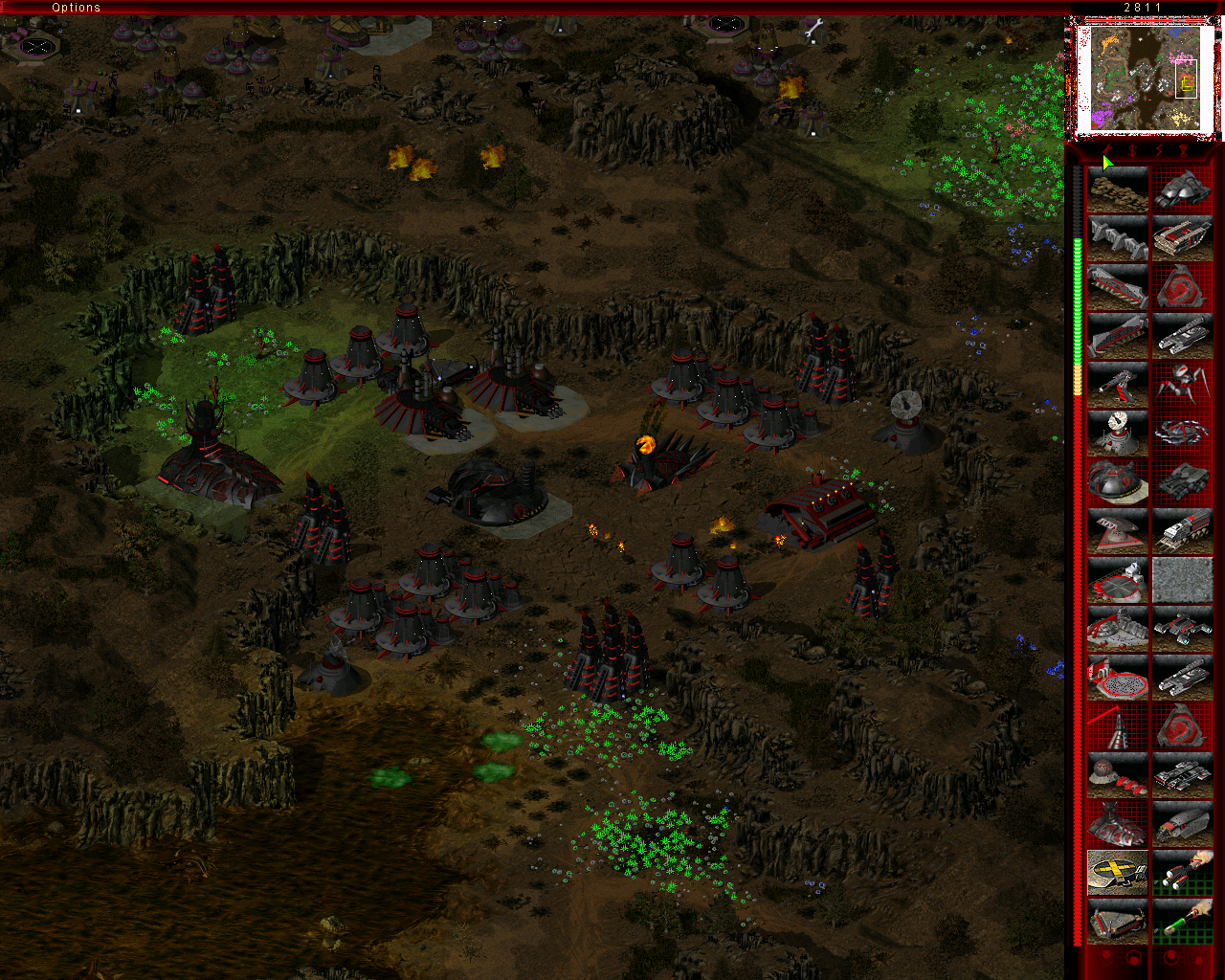The image size is (1225, 980).
Task: Build the spider-legged cyborg unit
Action: coord(1182,385)
